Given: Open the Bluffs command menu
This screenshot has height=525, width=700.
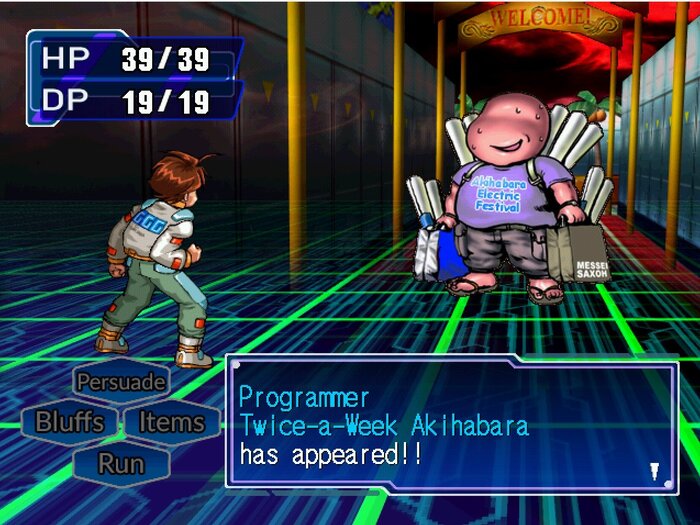Looking at the screenshot, I should coord(69,422).
